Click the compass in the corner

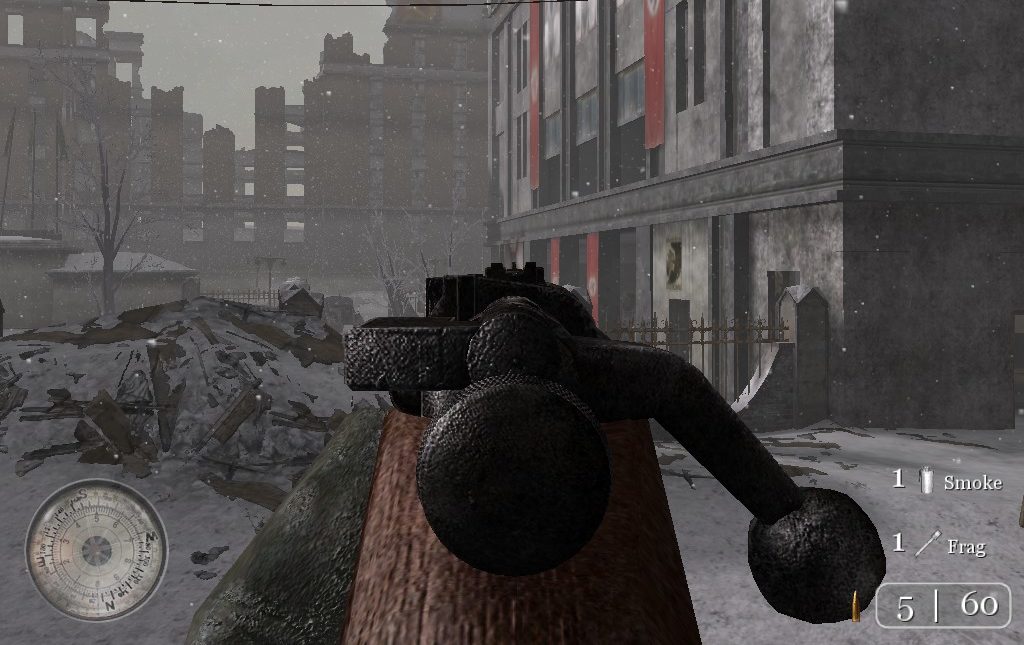tap(96, 549)
